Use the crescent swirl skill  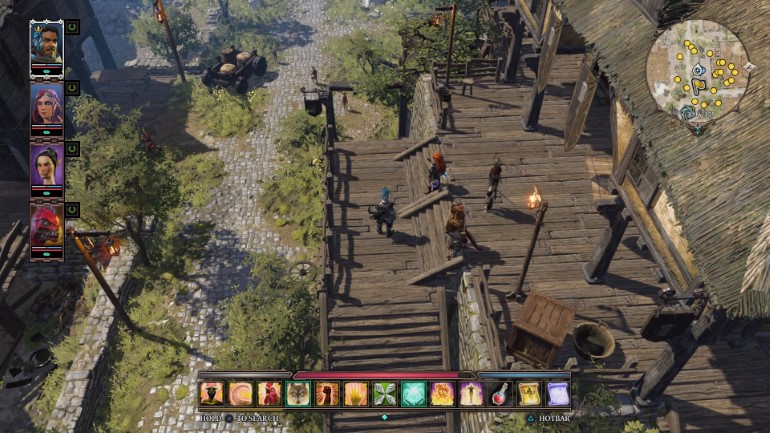(x=240, y=394)
